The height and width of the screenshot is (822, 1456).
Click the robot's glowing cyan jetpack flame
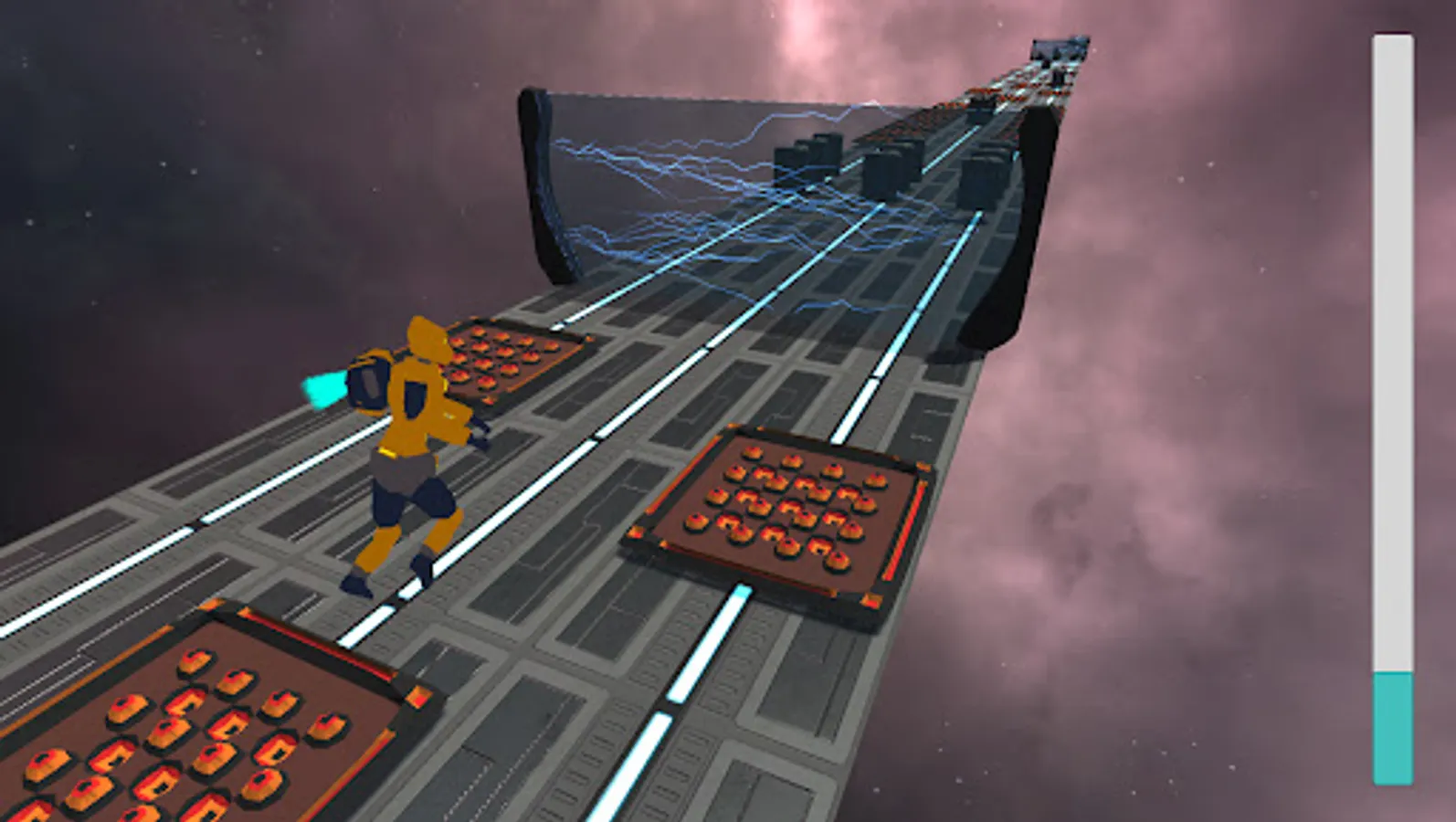324,388
